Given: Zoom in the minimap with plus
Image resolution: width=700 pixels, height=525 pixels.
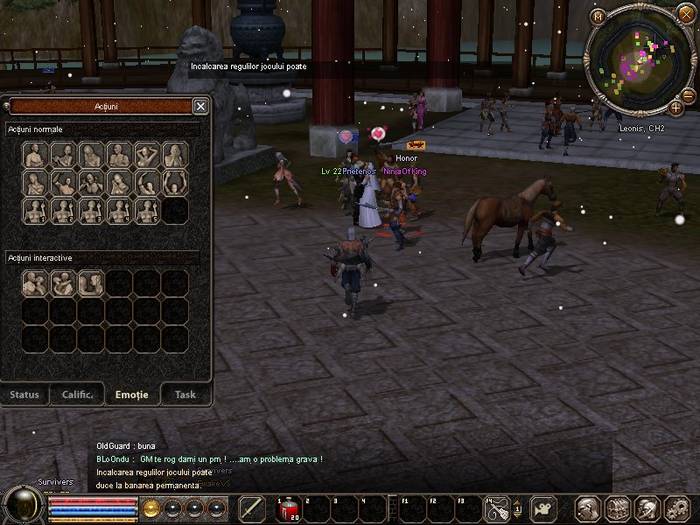Looking at the screenshot, I should (x=676, y=107).
